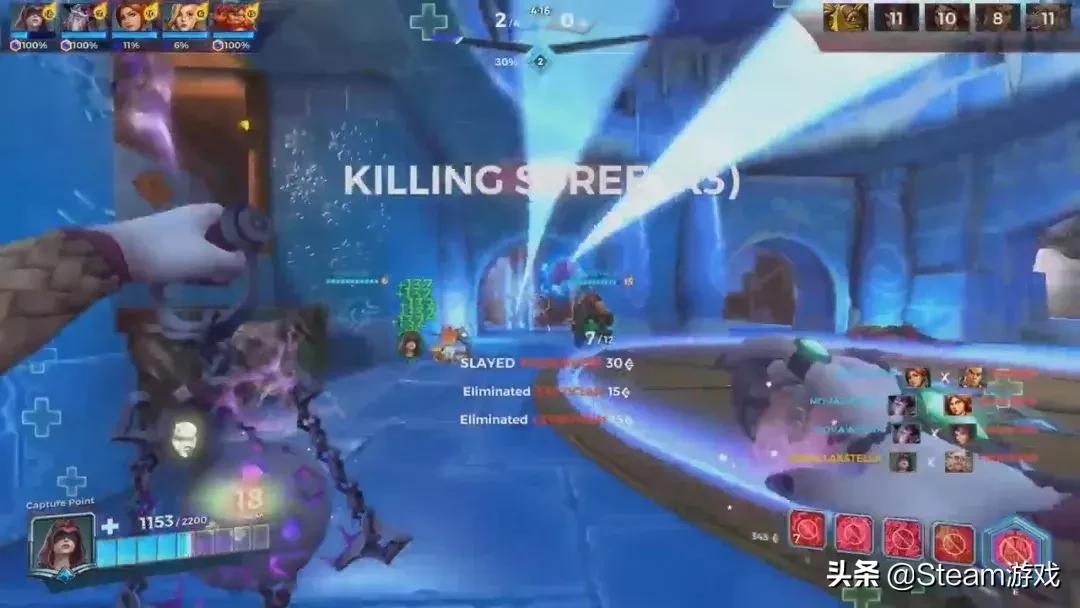This screenshot has width=1080, height=608.
Task: Select enemy portrait with respawn timer 10
Action: tap(945, 17)
